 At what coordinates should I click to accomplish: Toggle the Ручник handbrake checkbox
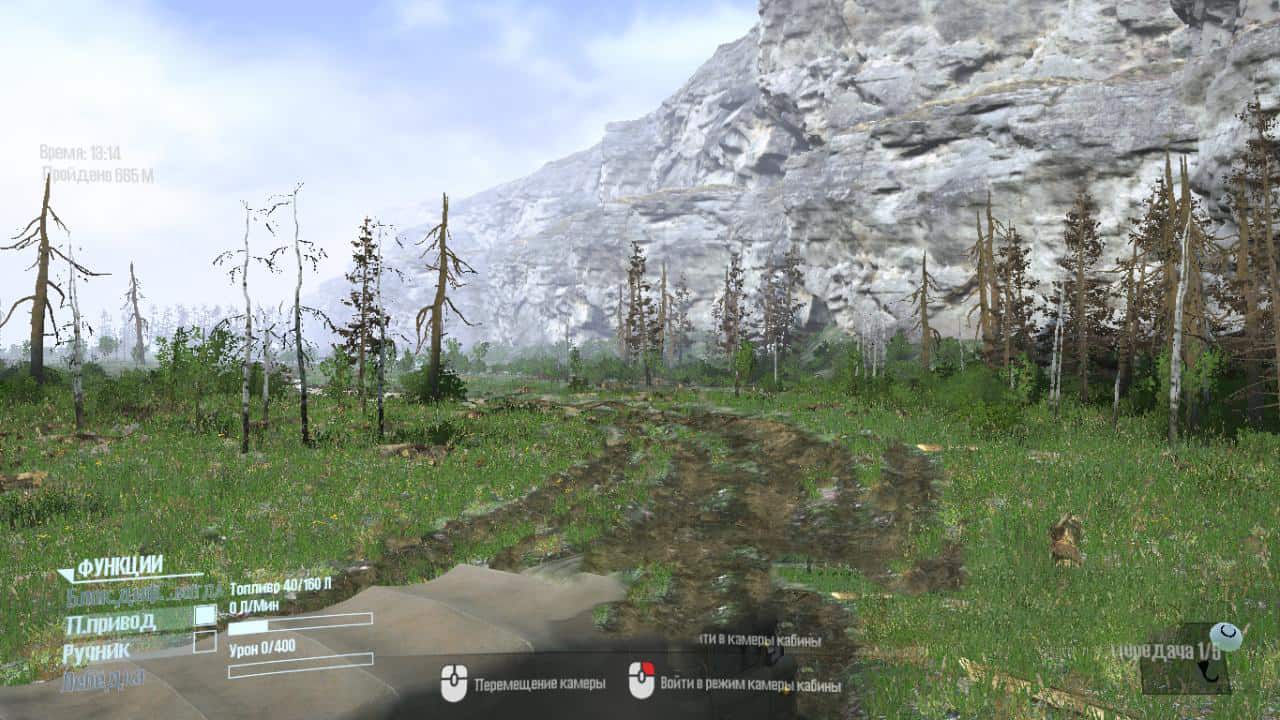205,642
